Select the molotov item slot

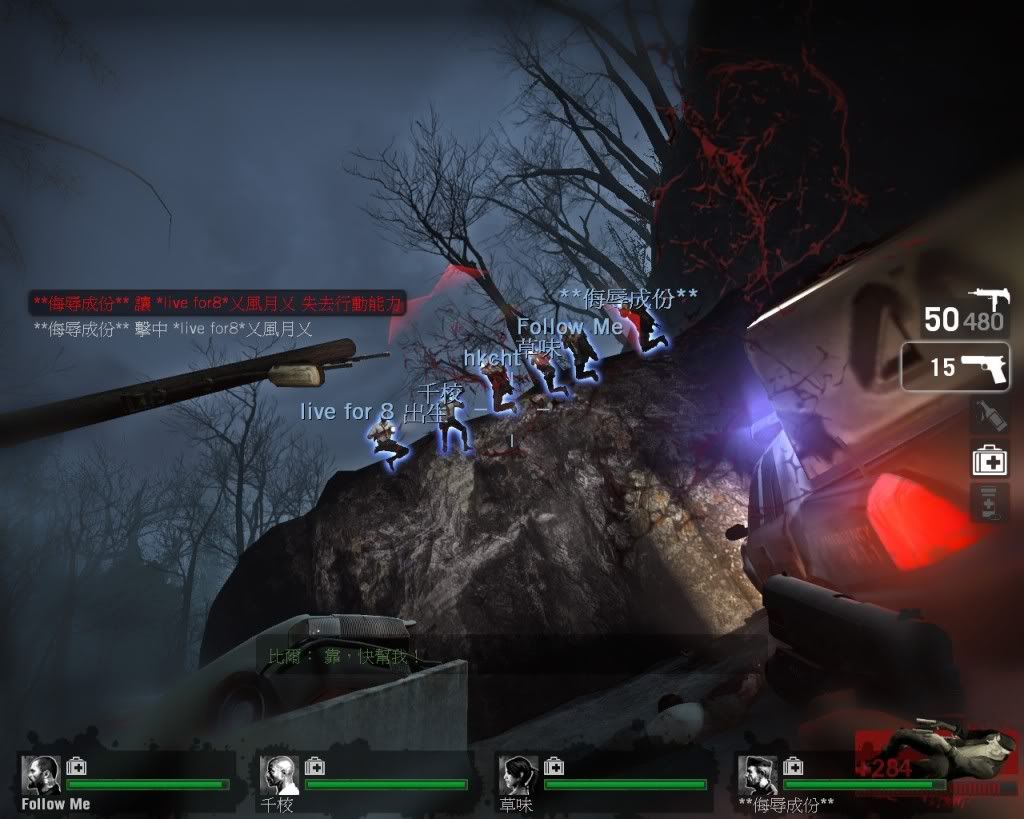[989, 415]
